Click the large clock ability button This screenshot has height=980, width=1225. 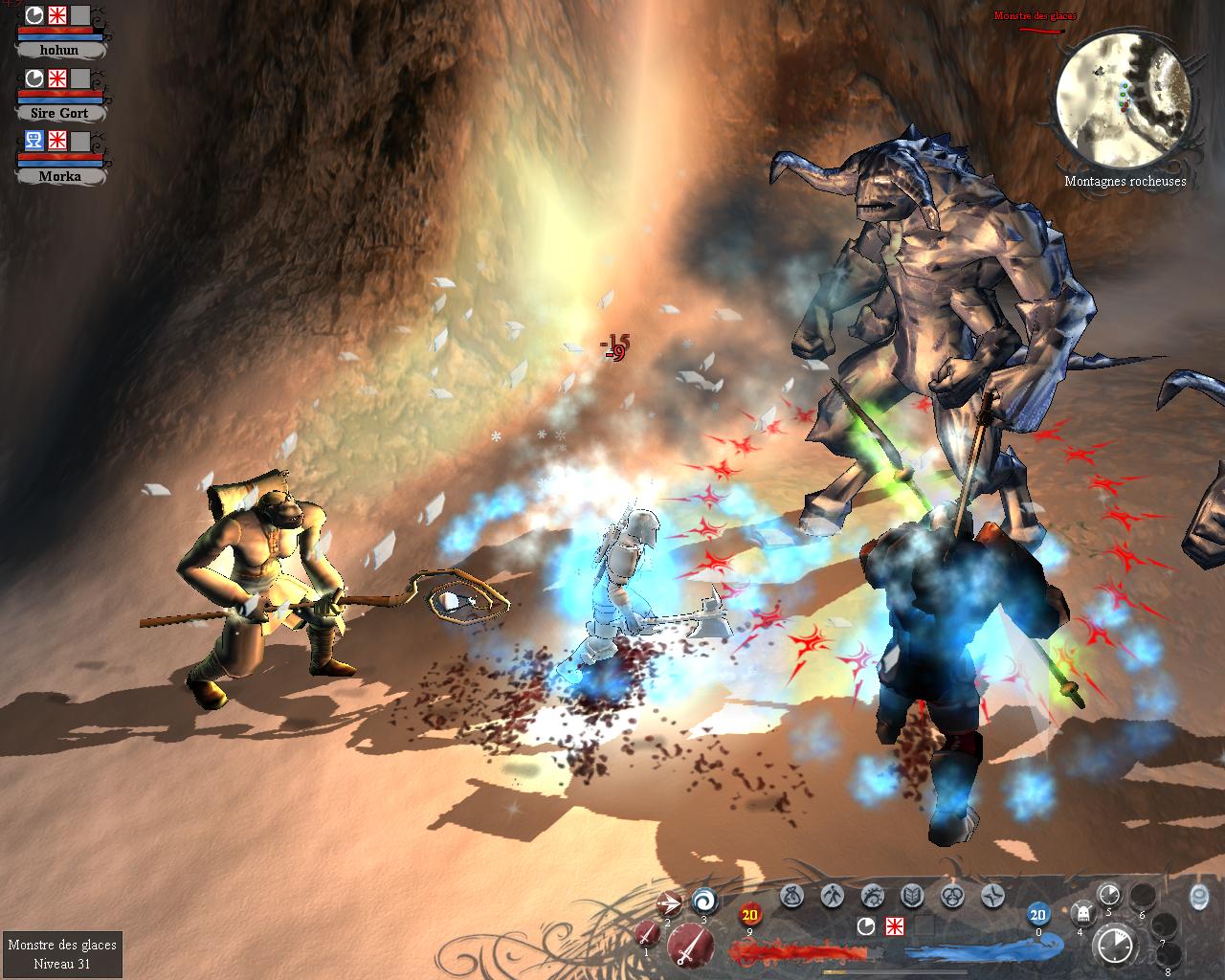(1115, 946)
